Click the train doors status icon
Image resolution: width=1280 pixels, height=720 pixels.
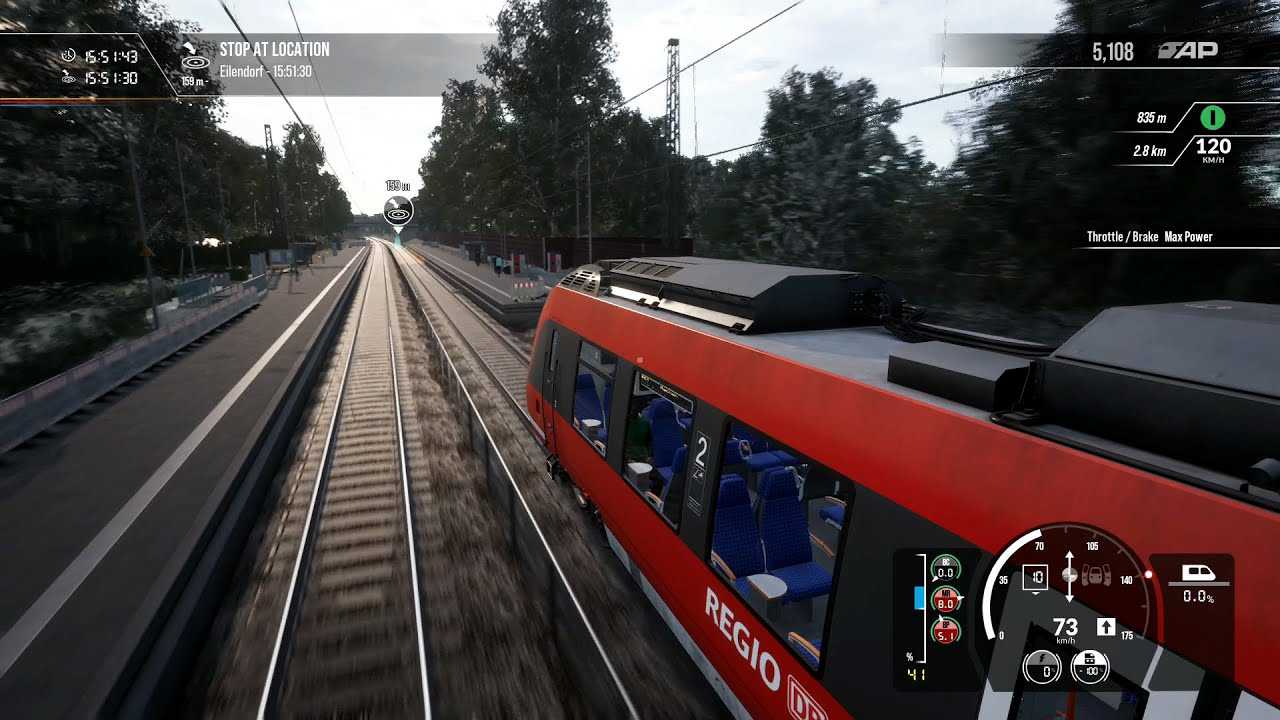1095,575
